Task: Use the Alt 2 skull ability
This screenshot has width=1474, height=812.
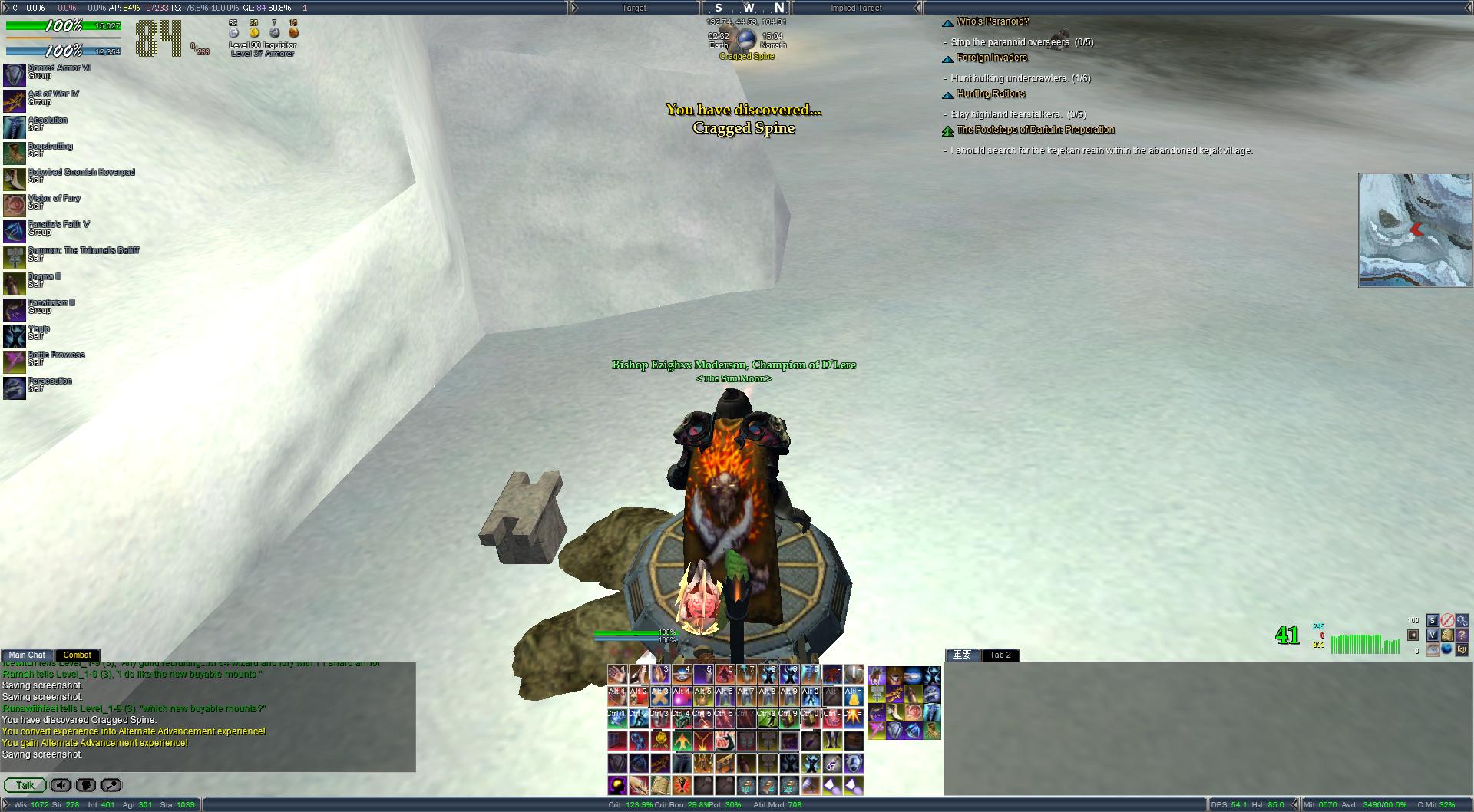Action: [639, 697]
